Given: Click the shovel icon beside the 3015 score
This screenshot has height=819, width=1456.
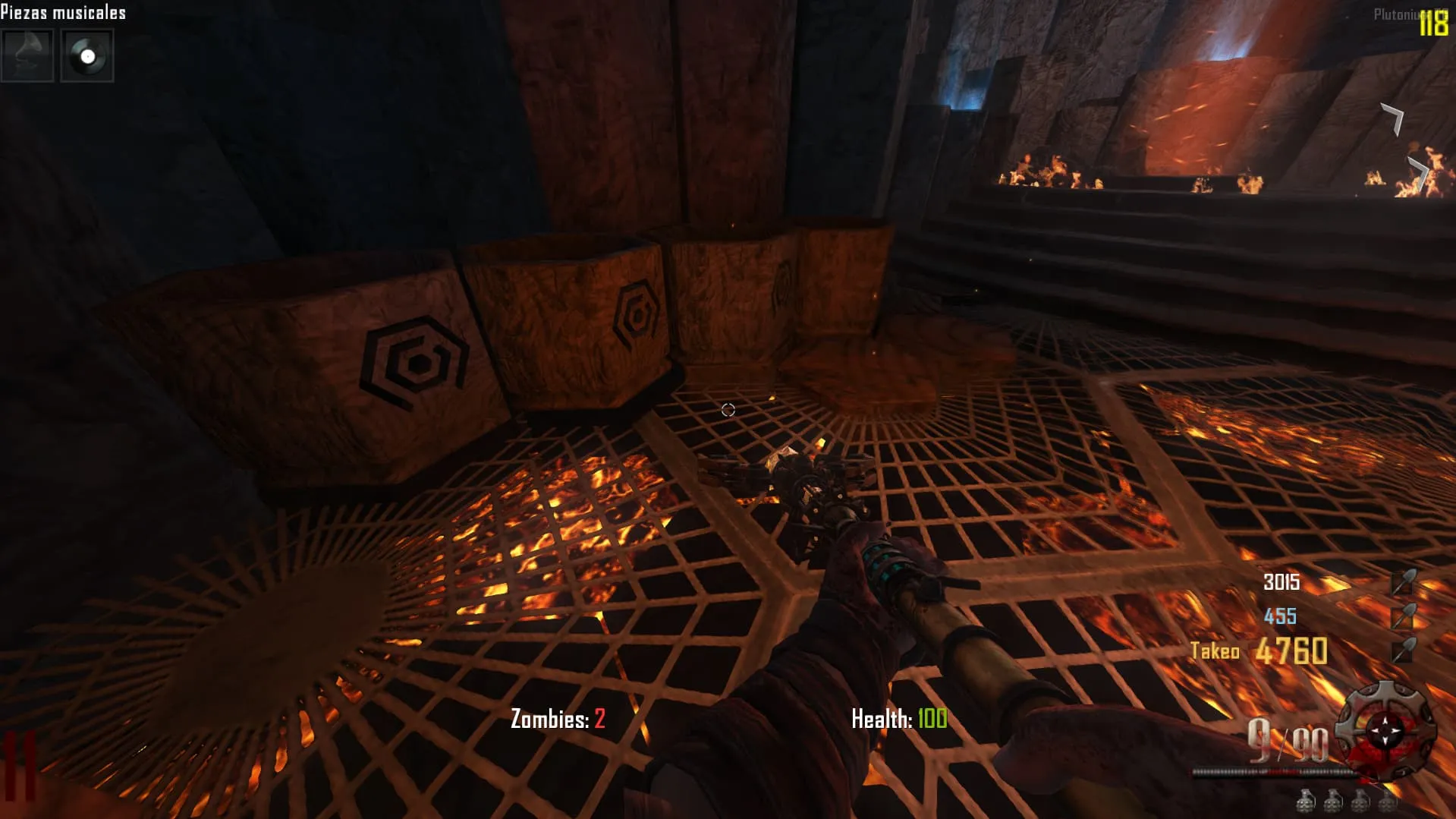Looking at the screenshot, I should coord(1403,582).
